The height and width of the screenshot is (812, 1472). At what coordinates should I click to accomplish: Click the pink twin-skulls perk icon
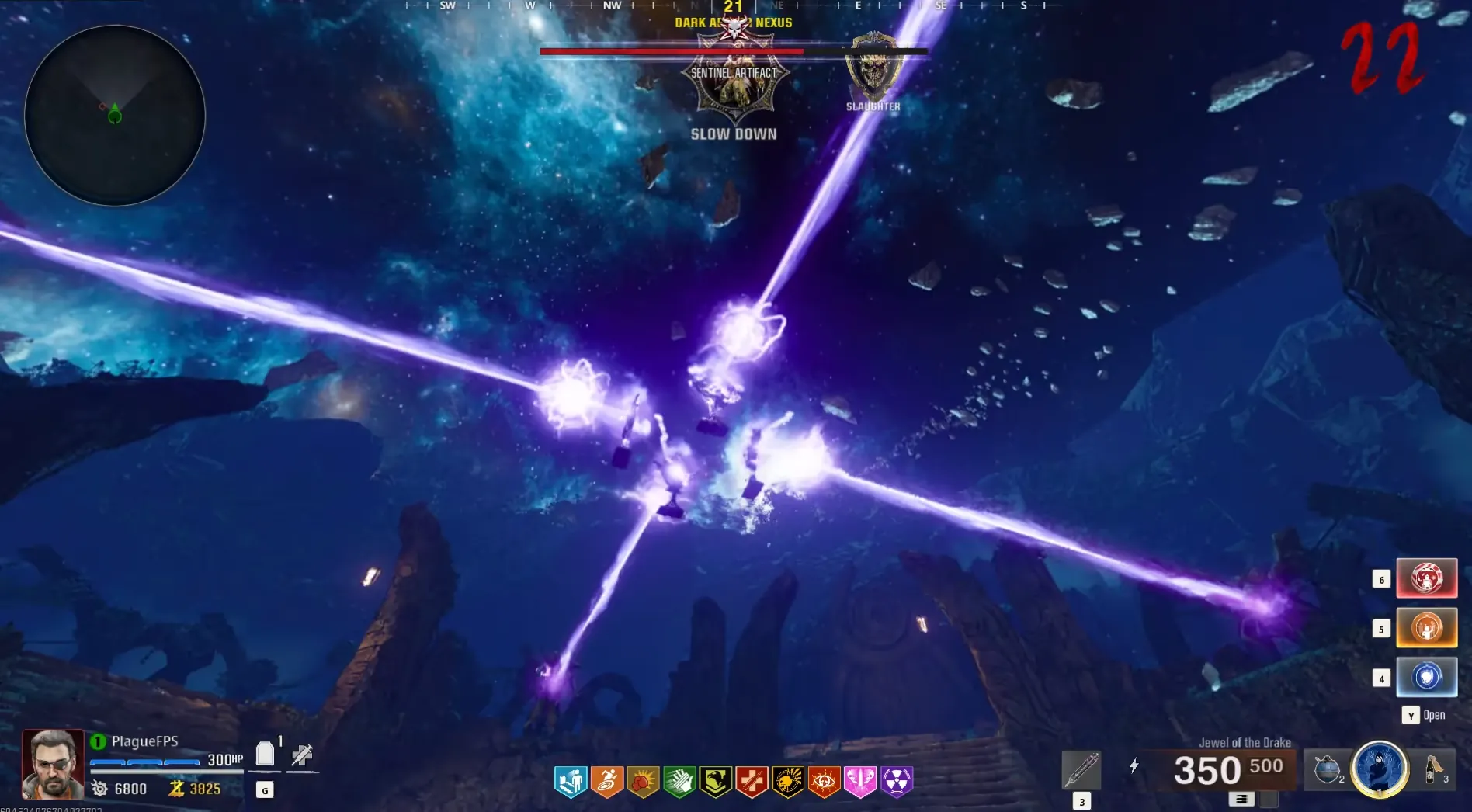tap(860, 782)
